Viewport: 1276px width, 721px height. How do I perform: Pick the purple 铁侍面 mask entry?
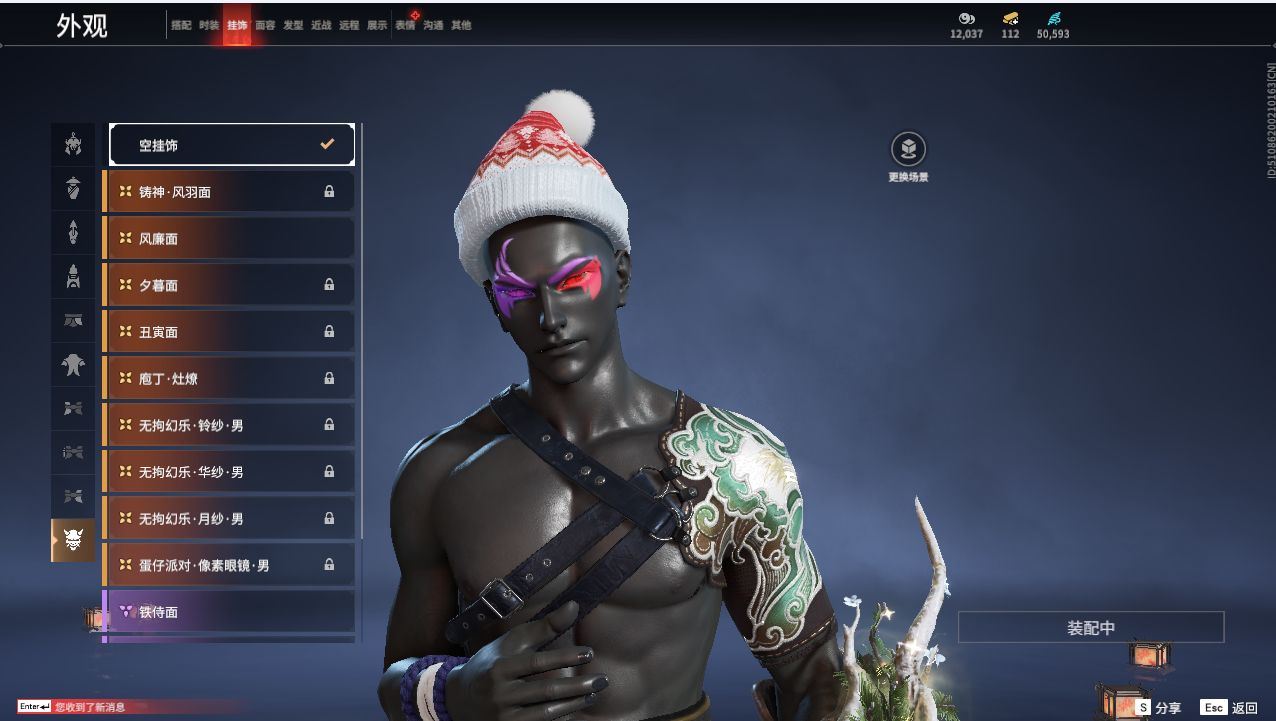point(229,612)
